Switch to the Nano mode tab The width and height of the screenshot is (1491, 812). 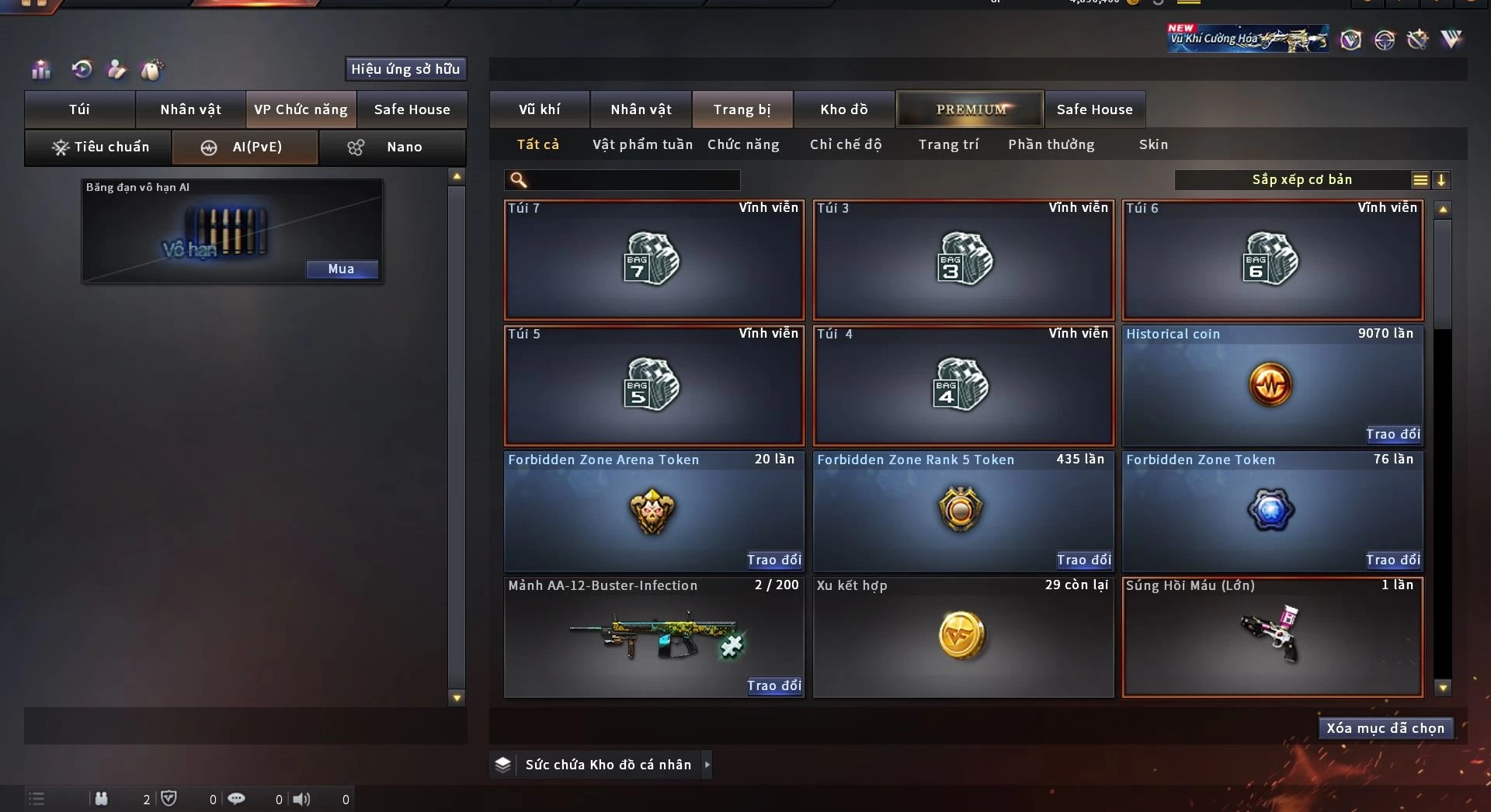pos(393,147)
